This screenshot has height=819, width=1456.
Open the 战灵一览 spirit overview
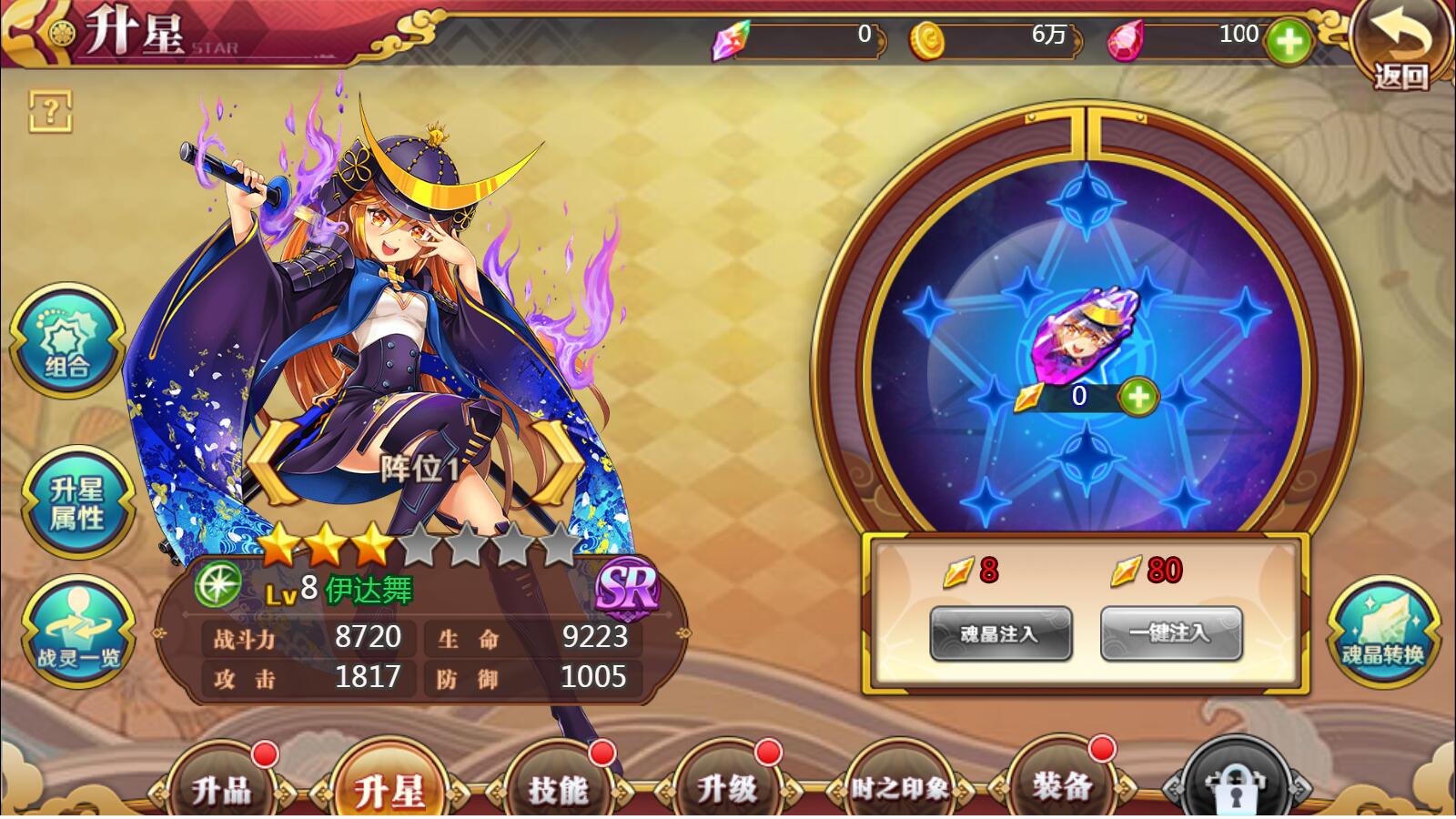pos(78,632)
